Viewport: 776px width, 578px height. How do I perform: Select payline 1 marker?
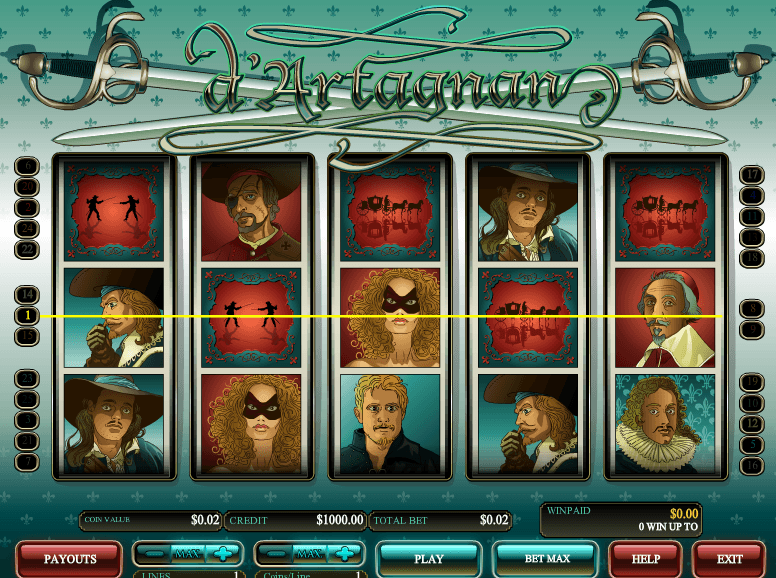point(27,315)
